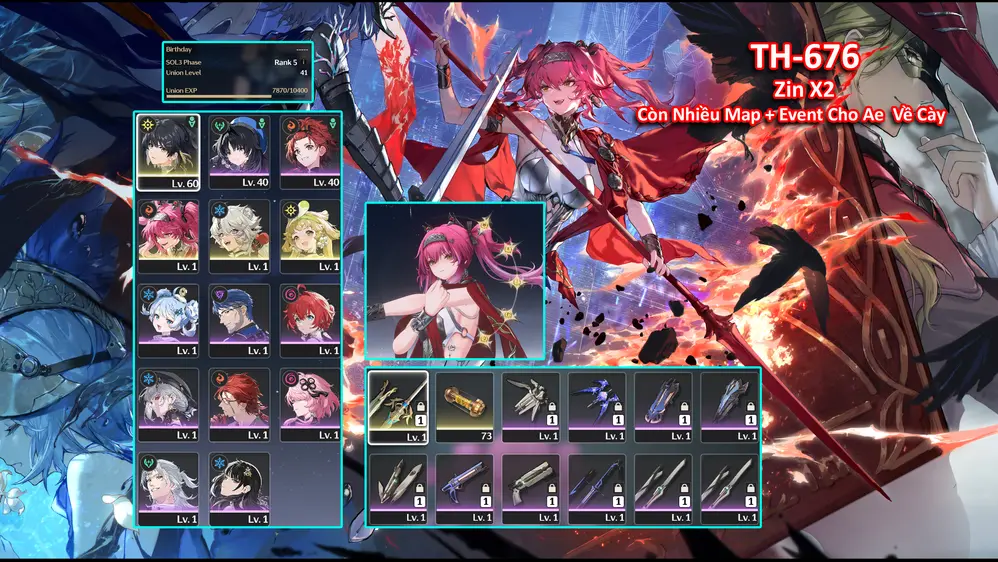Select the highlighted gold-trimmed sword slot
This screenshot has height=562, width=998.
(x=398, y=407)
